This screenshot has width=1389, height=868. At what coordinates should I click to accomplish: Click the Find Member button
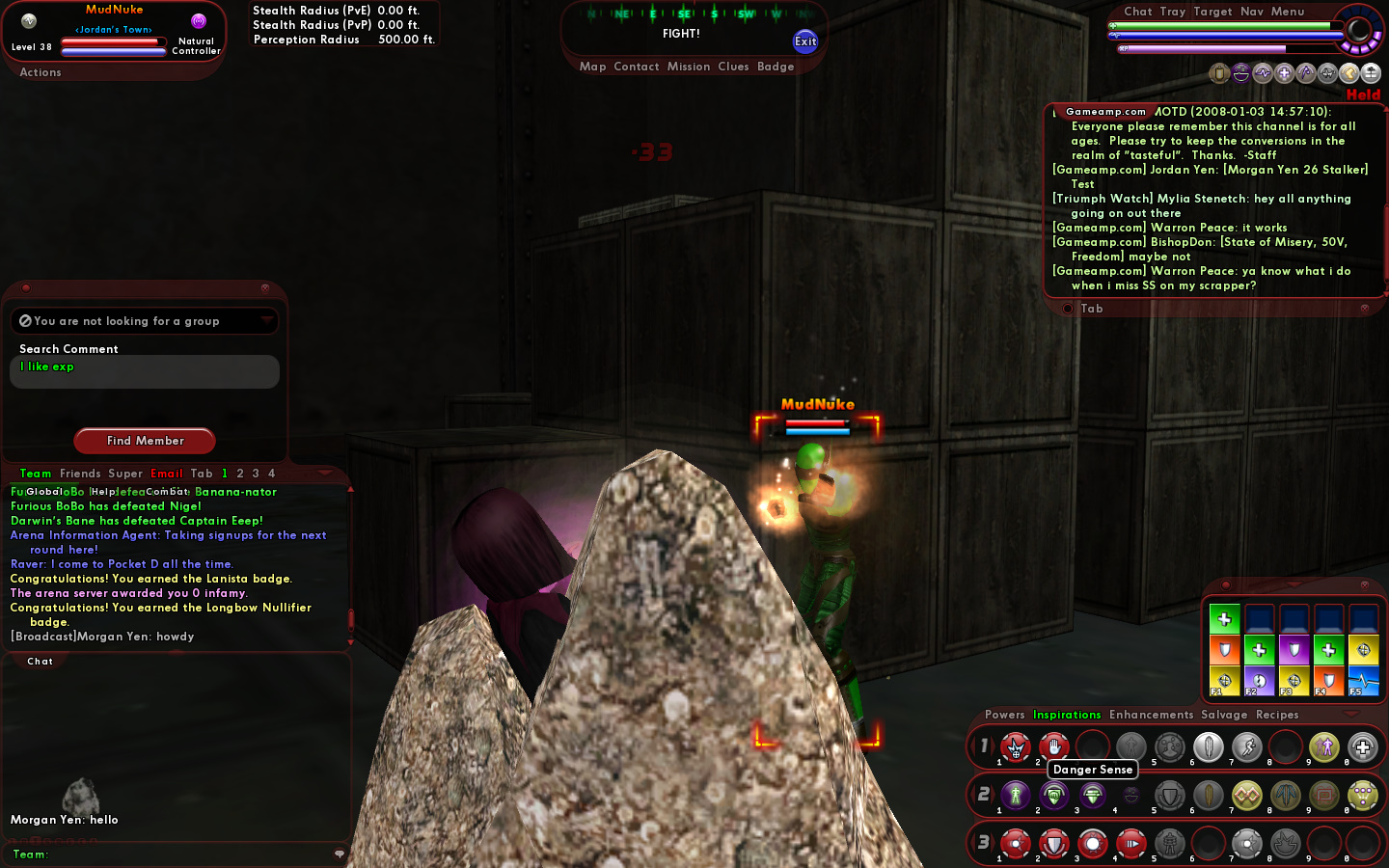pyautogui.click(x=145, y=441)
